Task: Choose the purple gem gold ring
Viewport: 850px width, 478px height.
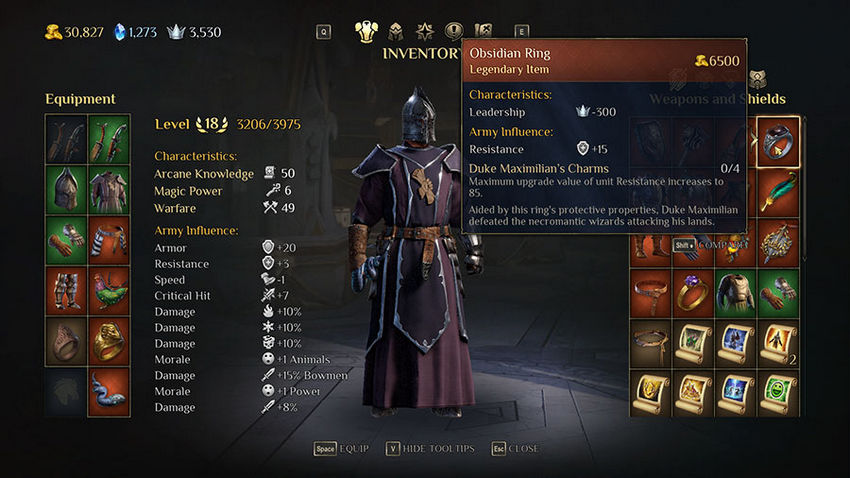Action: pyautogui.click(x=693, y=293)
